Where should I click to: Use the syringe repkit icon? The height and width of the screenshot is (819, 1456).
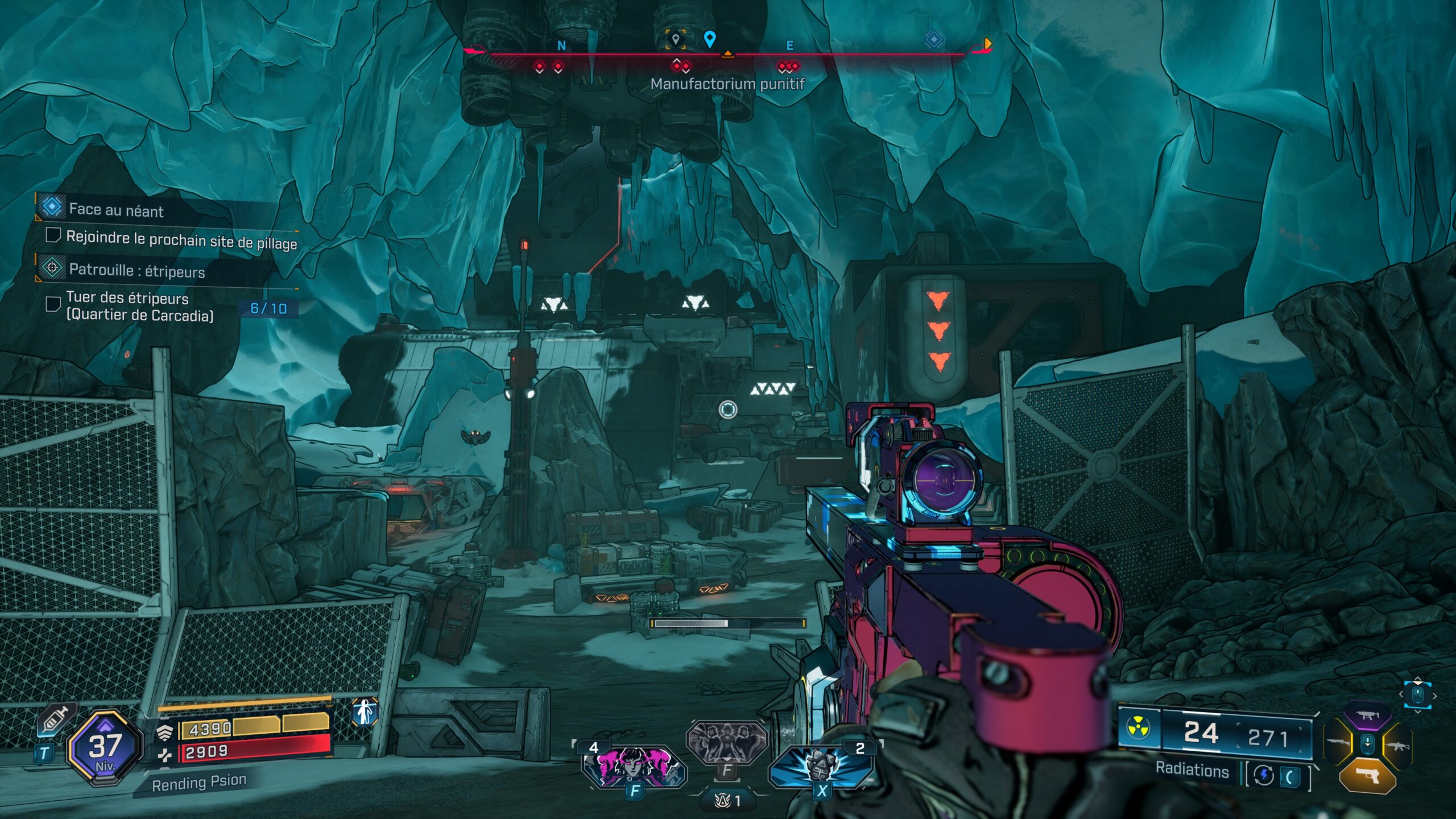coord(56,721)
